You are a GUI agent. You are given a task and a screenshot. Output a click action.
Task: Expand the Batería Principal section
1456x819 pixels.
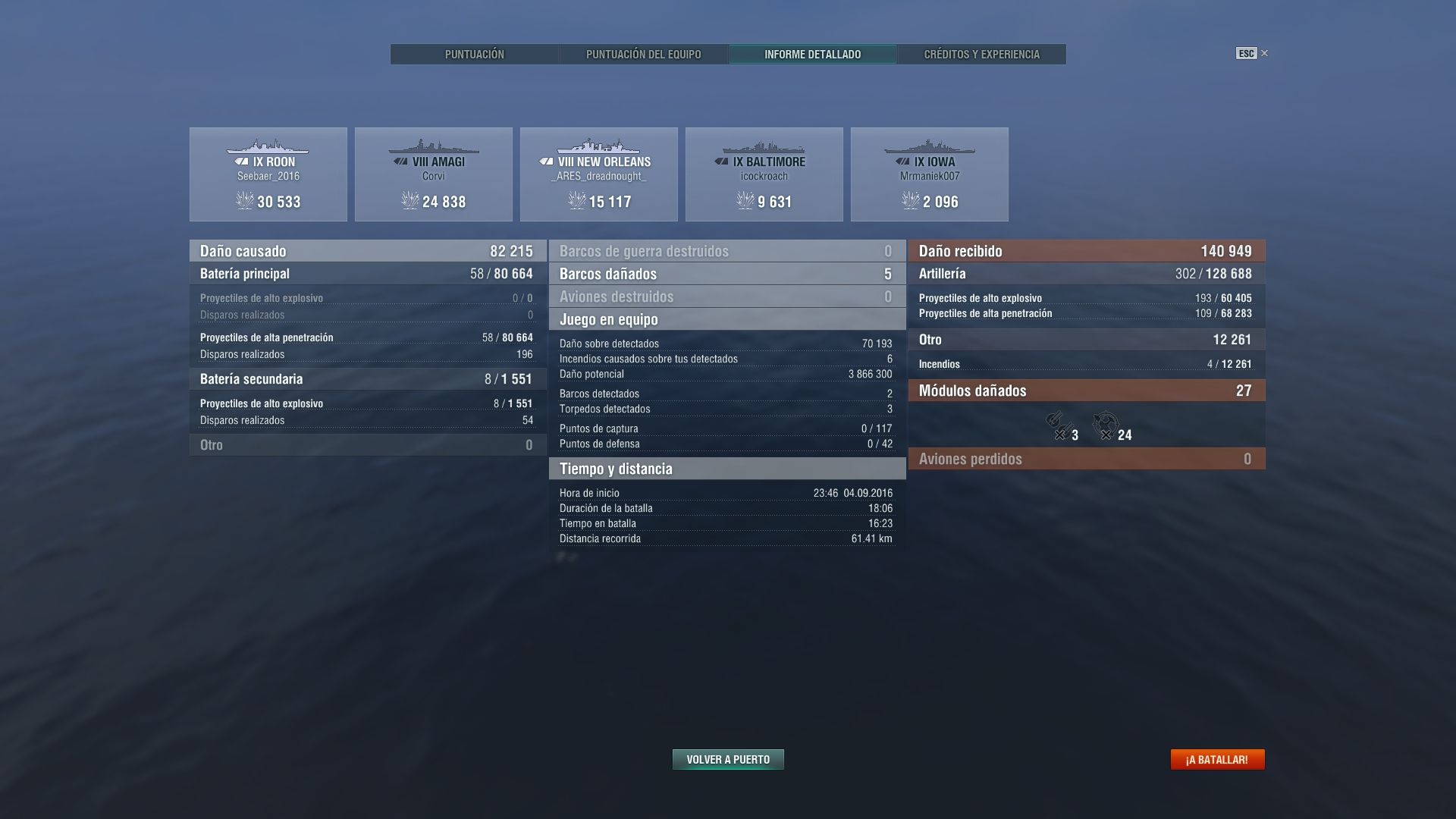(x=366, y=274)
